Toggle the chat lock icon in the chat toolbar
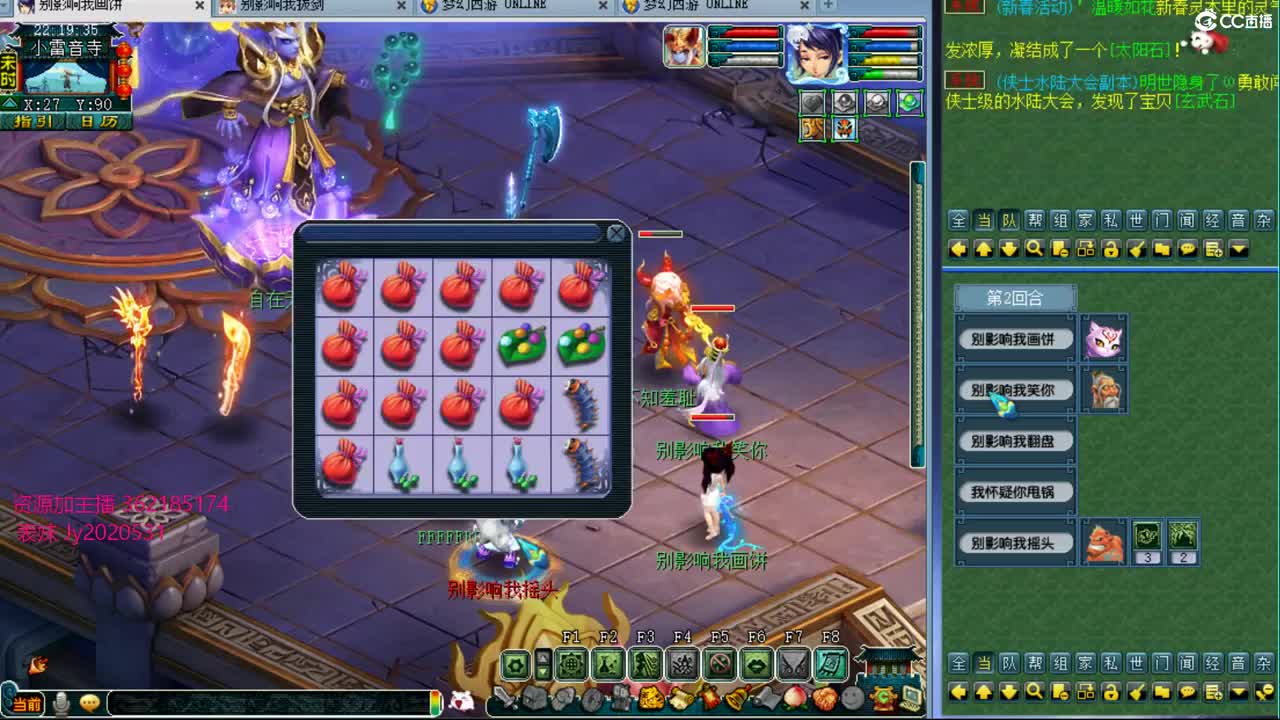The height and width of the screenshot is (720, 1280). 1113,249
